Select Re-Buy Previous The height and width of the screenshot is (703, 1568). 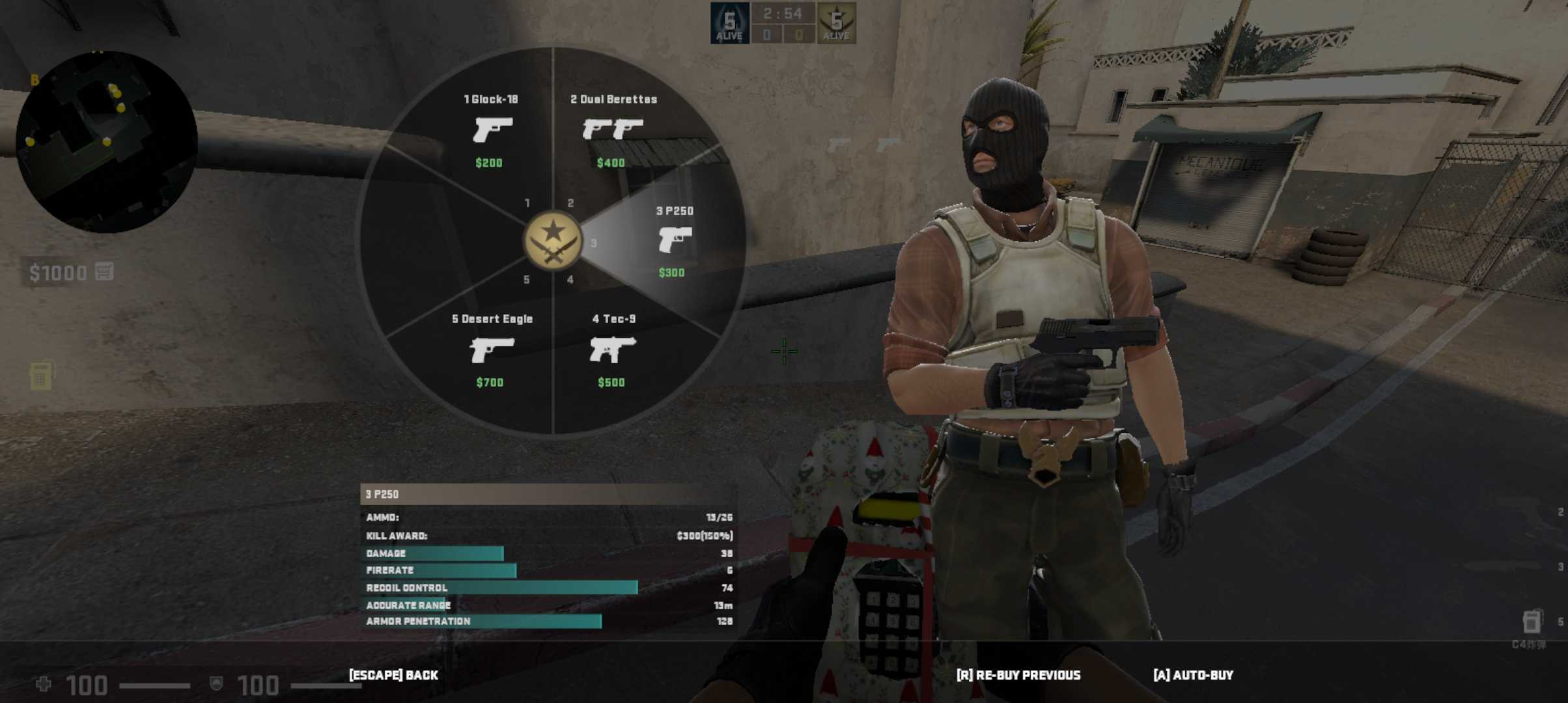point(1018,675)
